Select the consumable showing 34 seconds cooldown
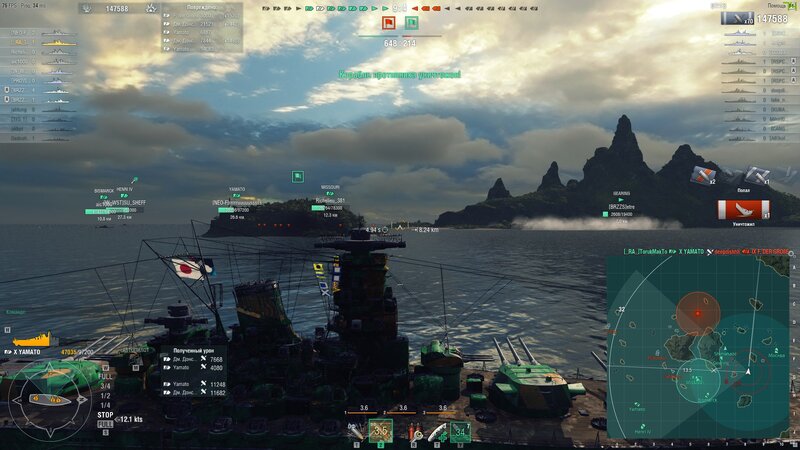Image resolution: width=800 pixels, height=450 pixels. tap(461, 431)
